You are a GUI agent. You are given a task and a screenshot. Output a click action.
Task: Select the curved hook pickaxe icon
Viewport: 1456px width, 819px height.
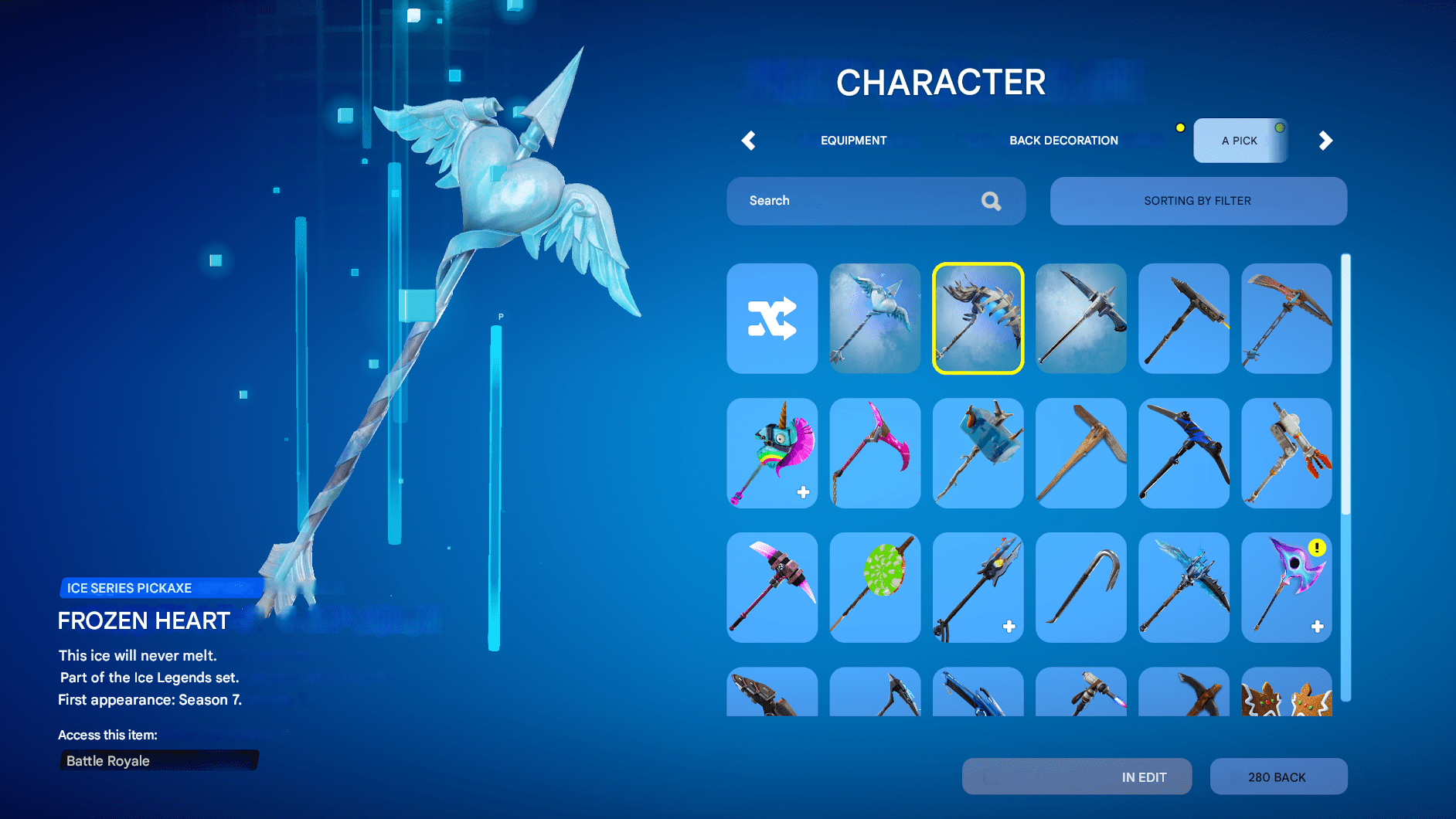pos(1080,587)
